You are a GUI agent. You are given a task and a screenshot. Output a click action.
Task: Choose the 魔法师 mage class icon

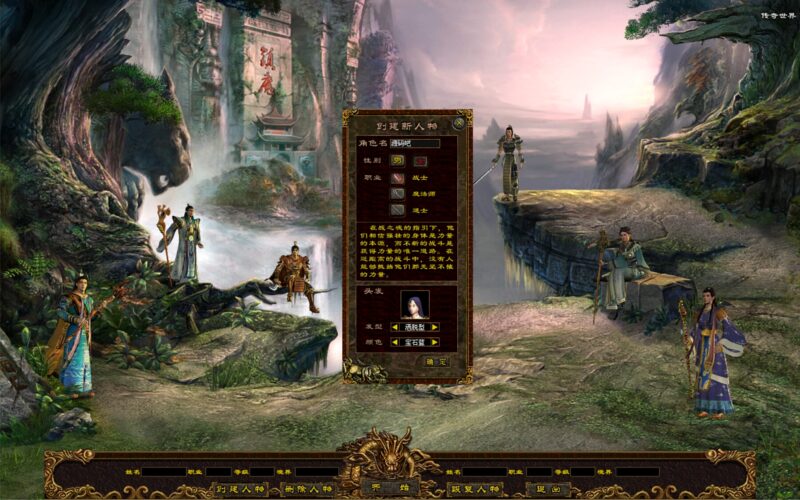397,193
